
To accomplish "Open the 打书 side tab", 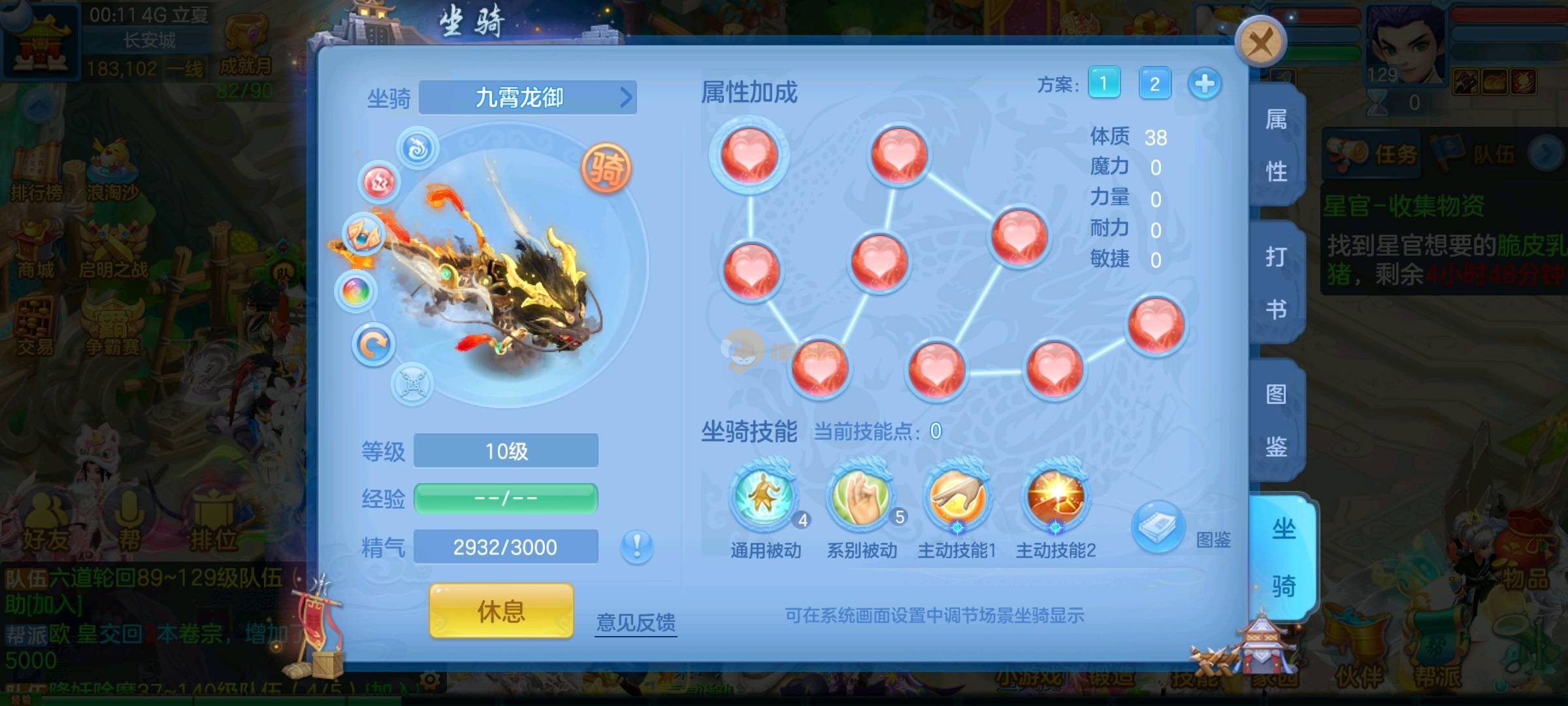I will (x=1276, y=282).
